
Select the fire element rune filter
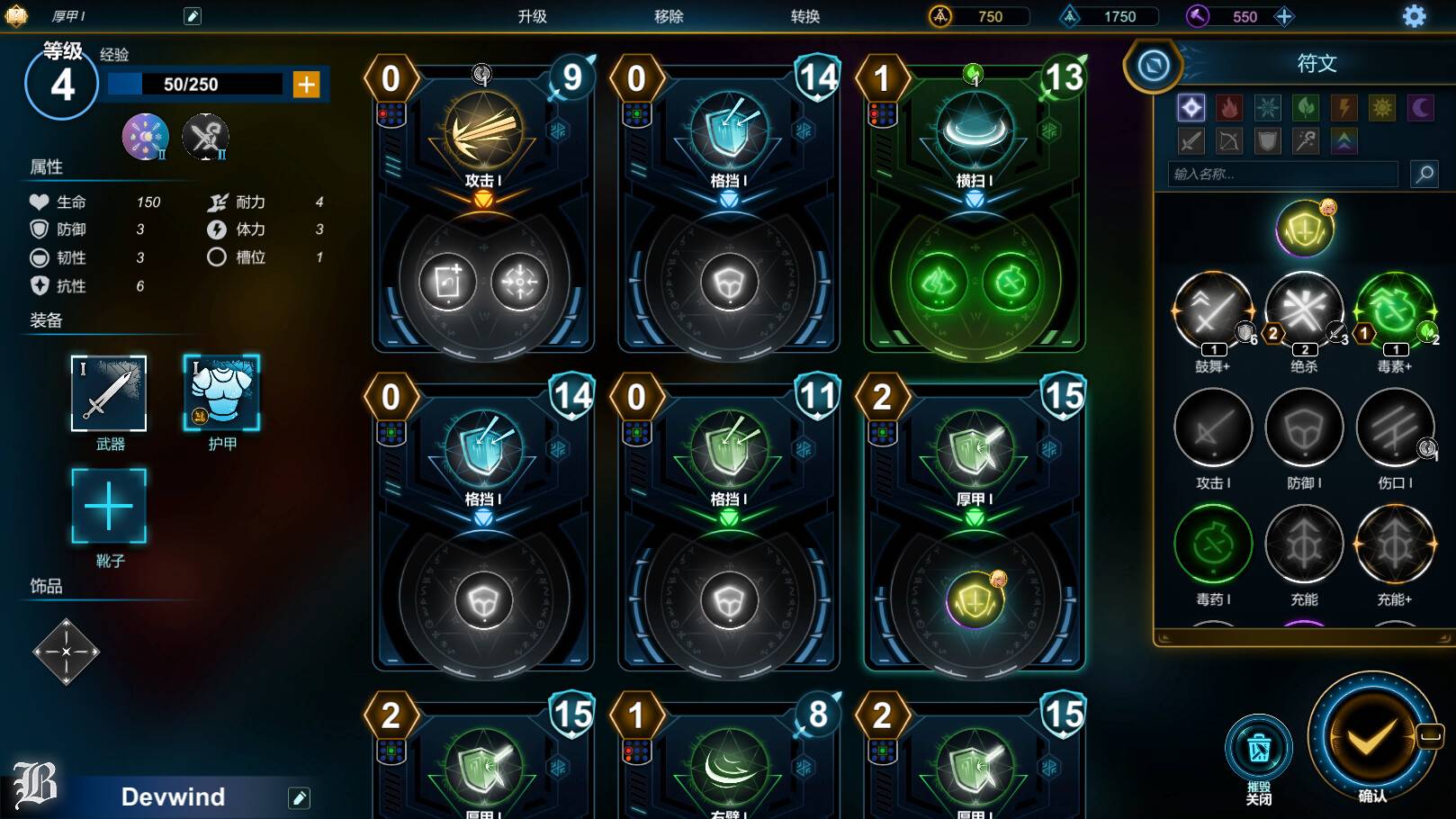pos(1229,107)
